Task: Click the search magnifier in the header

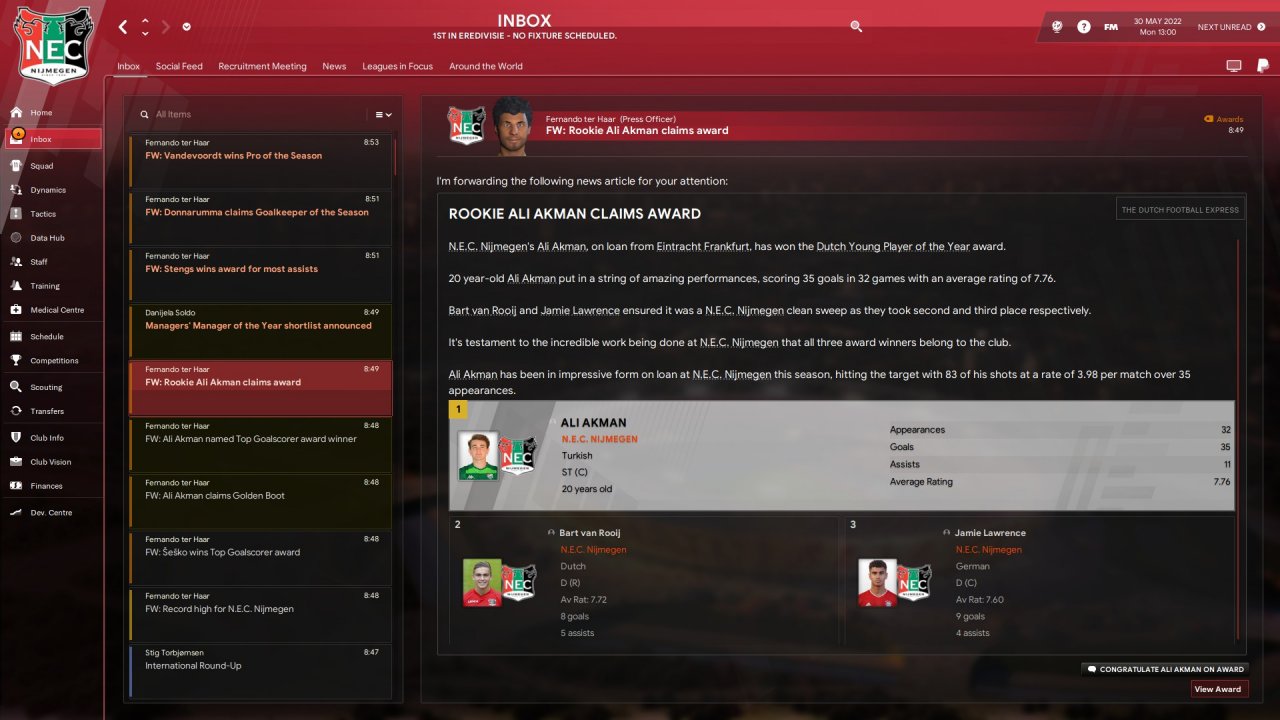Action: (x=856, y=27)
